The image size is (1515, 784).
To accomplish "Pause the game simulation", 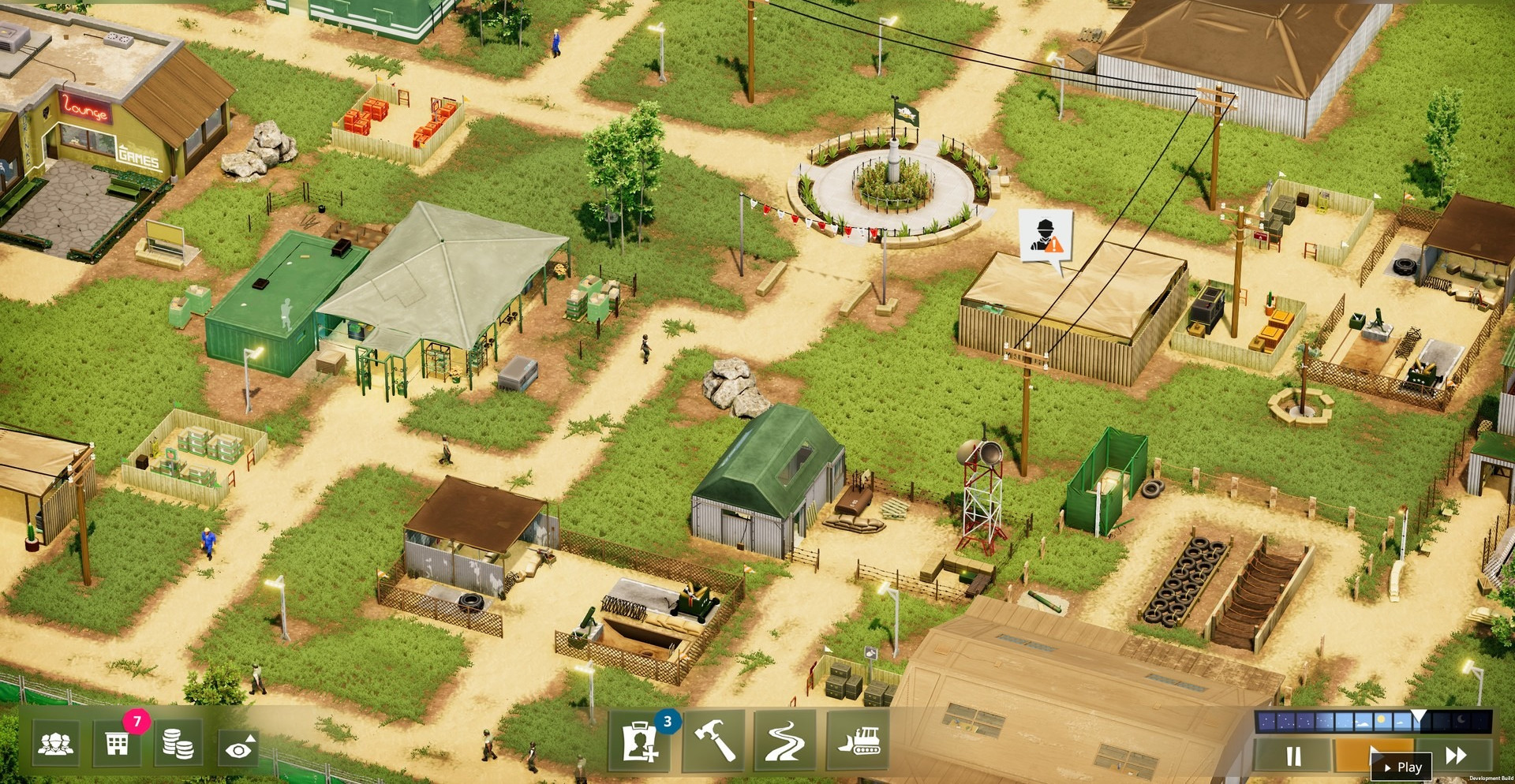I will click(1293, 756).
